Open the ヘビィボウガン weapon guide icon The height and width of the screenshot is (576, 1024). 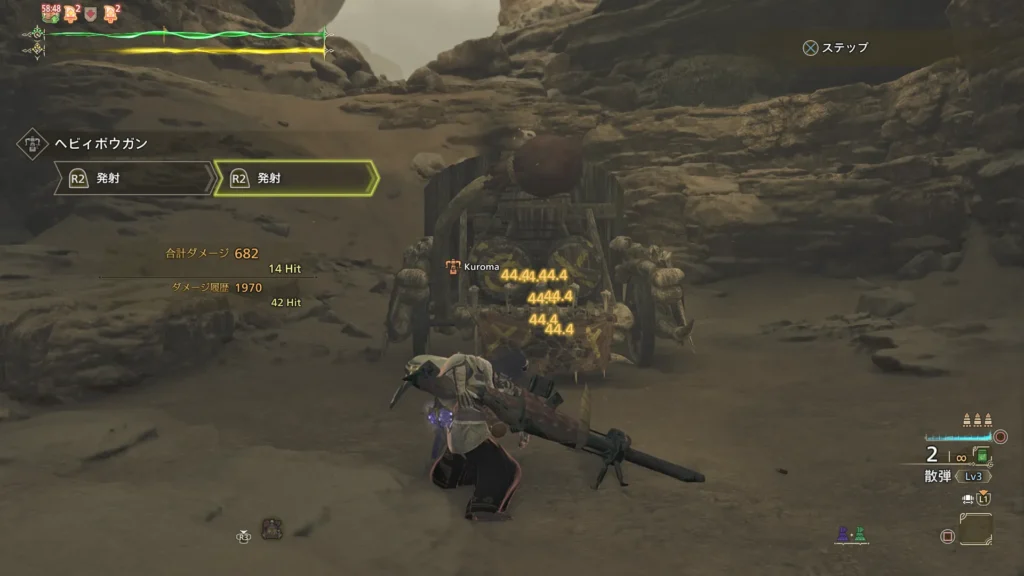click(x=32, y=144)
